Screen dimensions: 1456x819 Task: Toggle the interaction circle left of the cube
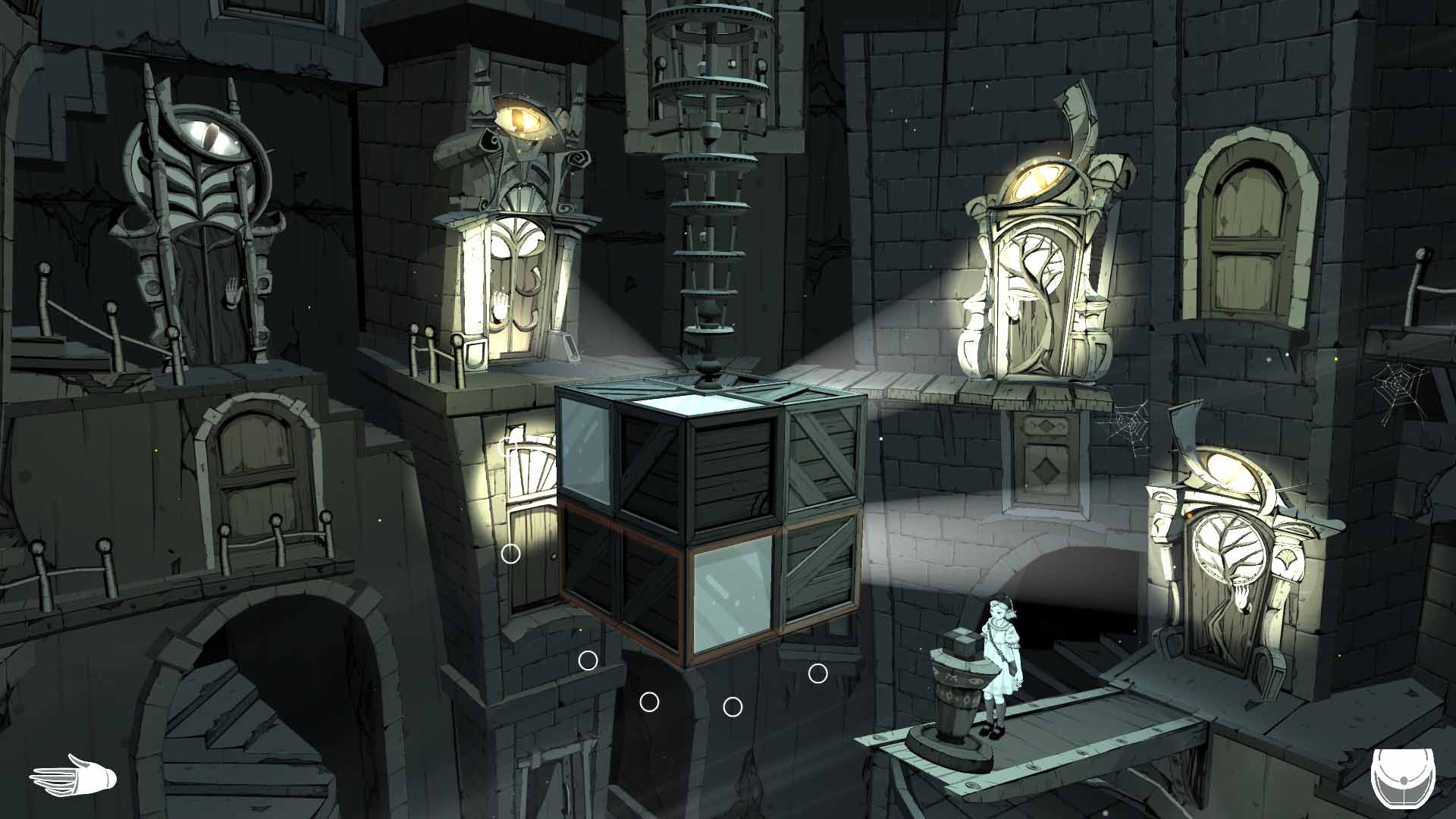(512, 554)
